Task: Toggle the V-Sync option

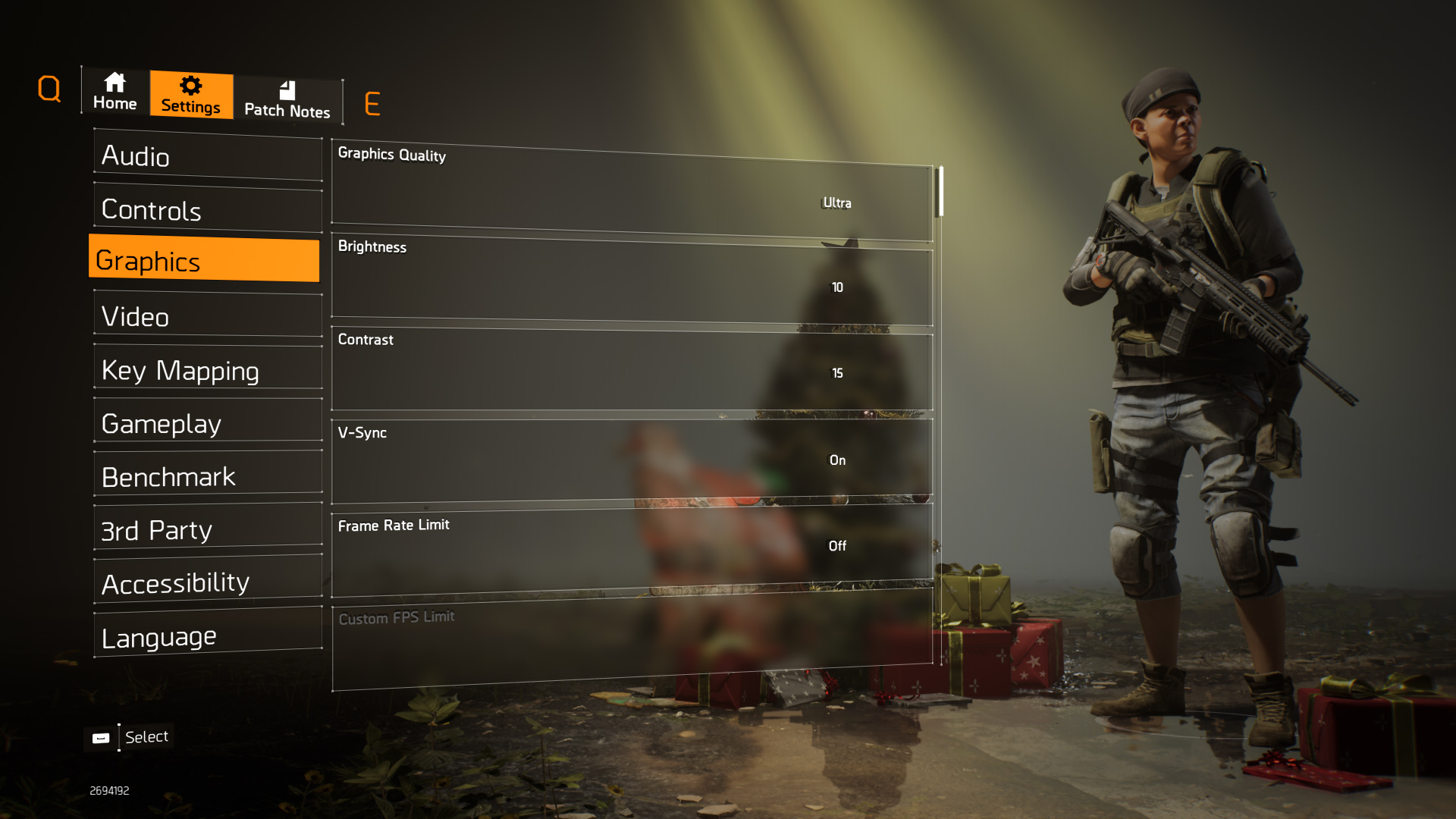Action: tap(632, 460)
